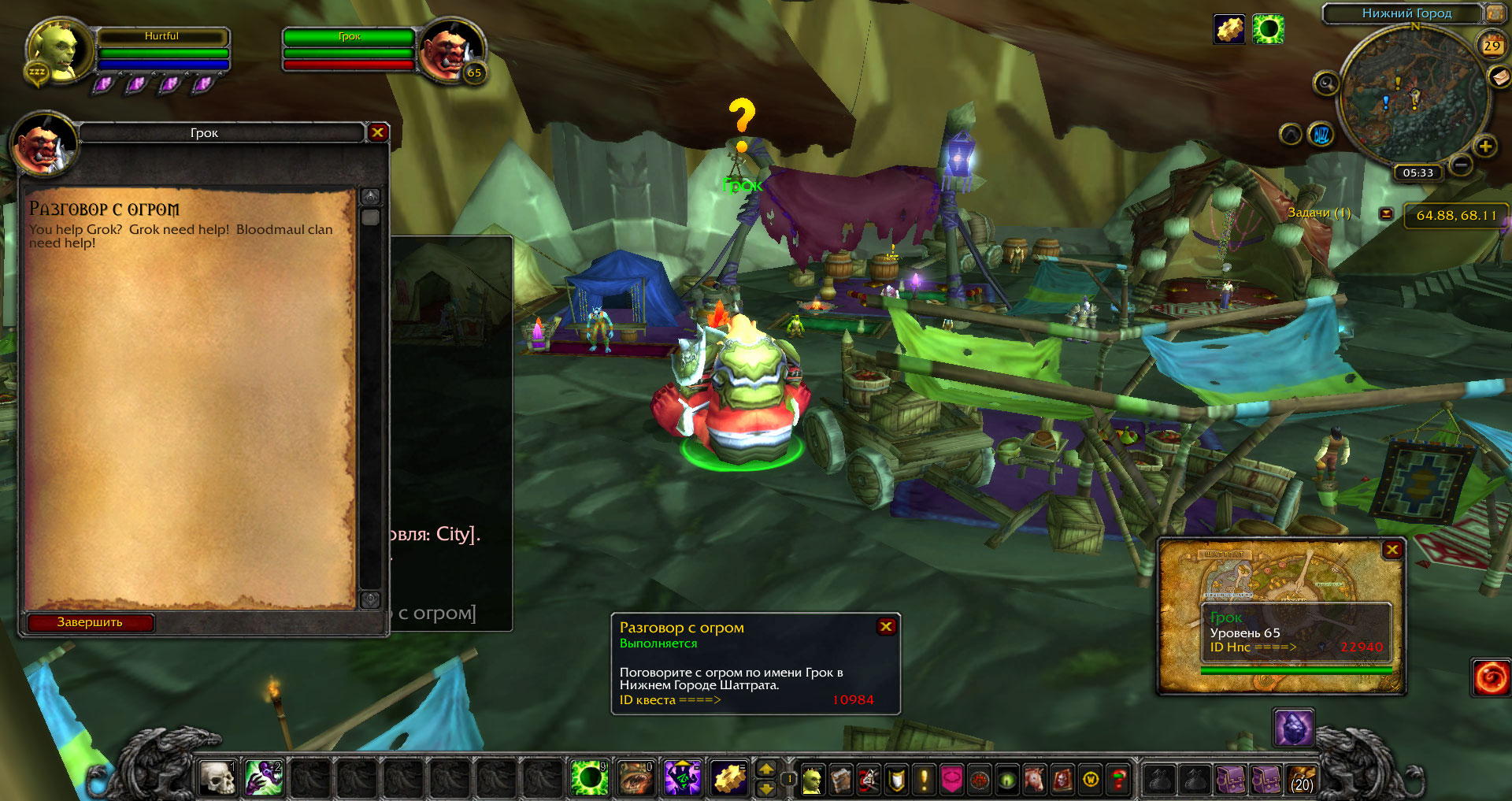Zoom out the minimap with minus button

point(1461,165)
